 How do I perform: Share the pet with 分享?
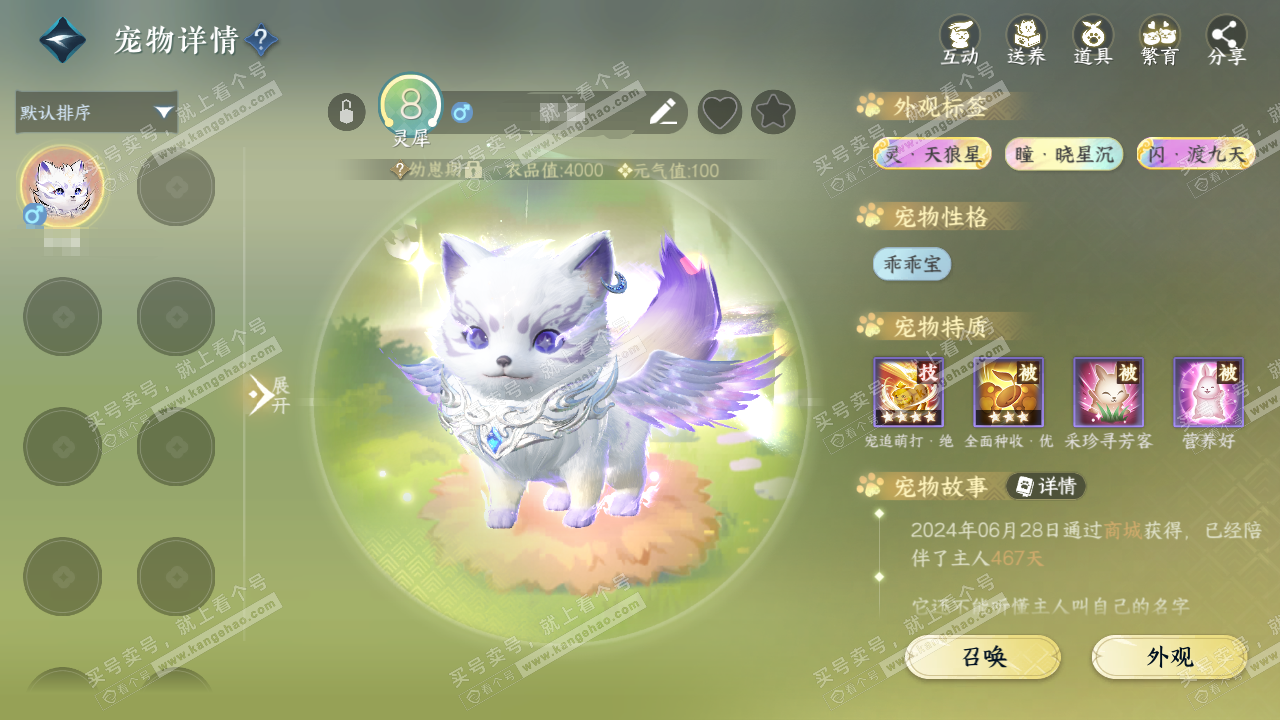pyautogui.click(x=1227, y=40)
